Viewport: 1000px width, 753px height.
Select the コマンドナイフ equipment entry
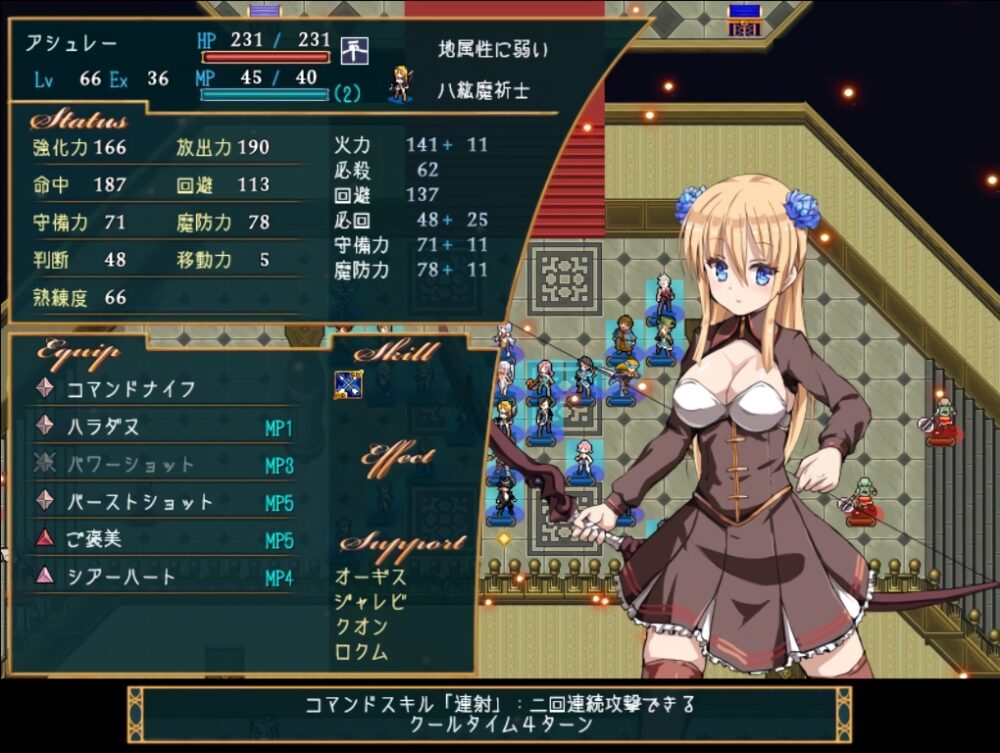coord(130,389)
